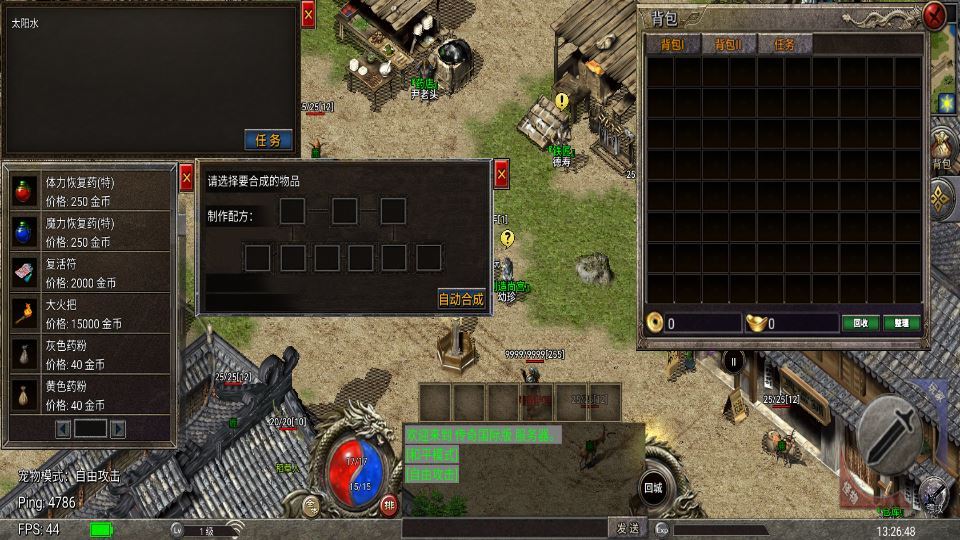Screen dimensions: 960x540
Task: Choose the 复活符 item for 2000 gold
Action: (90, 274)
